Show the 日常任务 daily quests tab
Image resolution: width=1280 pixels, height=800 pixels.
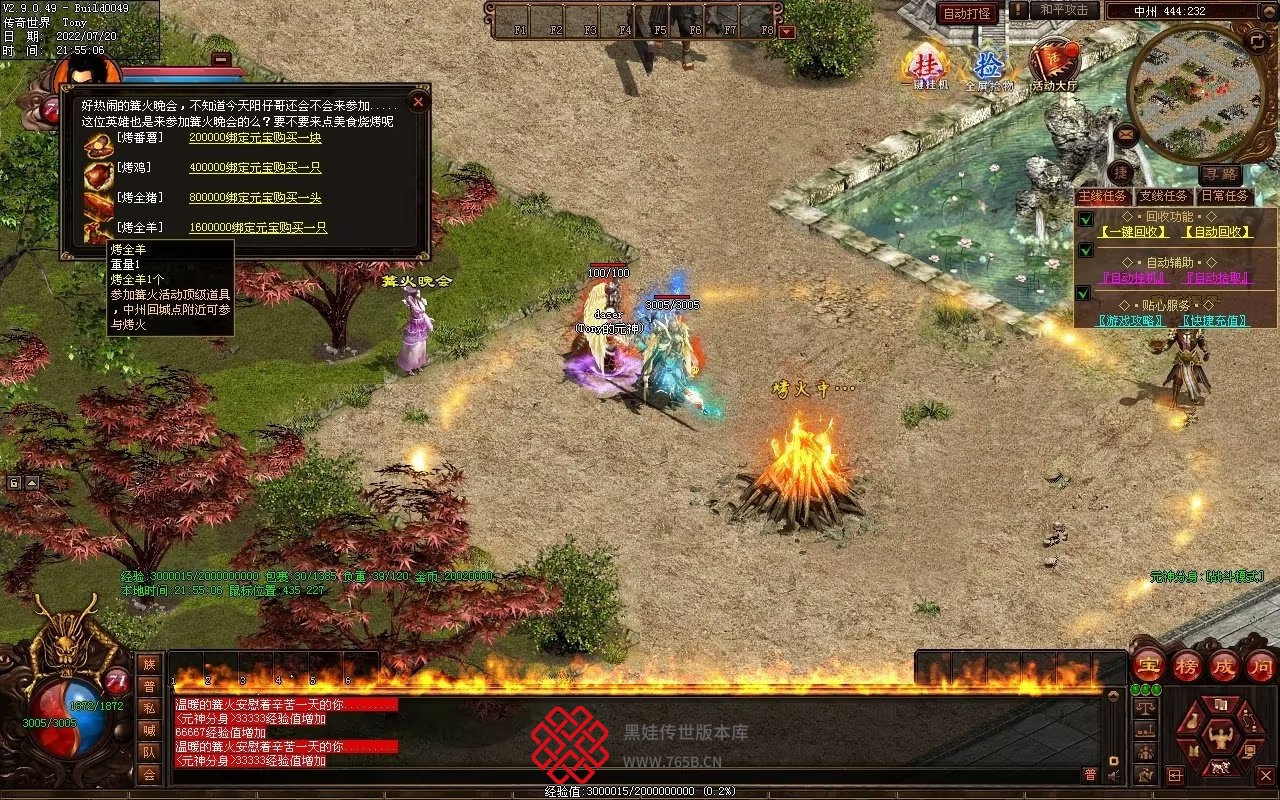coord(1224,197)
